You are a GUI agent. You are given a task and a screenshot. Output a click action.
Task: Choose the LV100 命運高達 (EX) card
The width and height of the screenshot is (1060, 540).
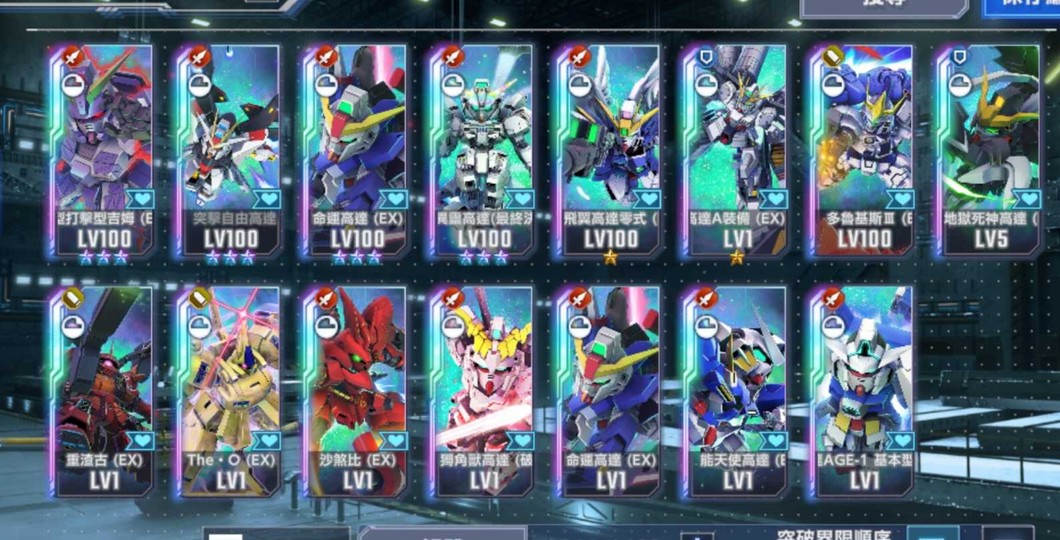pyautogui.click(x=356, y=150)
